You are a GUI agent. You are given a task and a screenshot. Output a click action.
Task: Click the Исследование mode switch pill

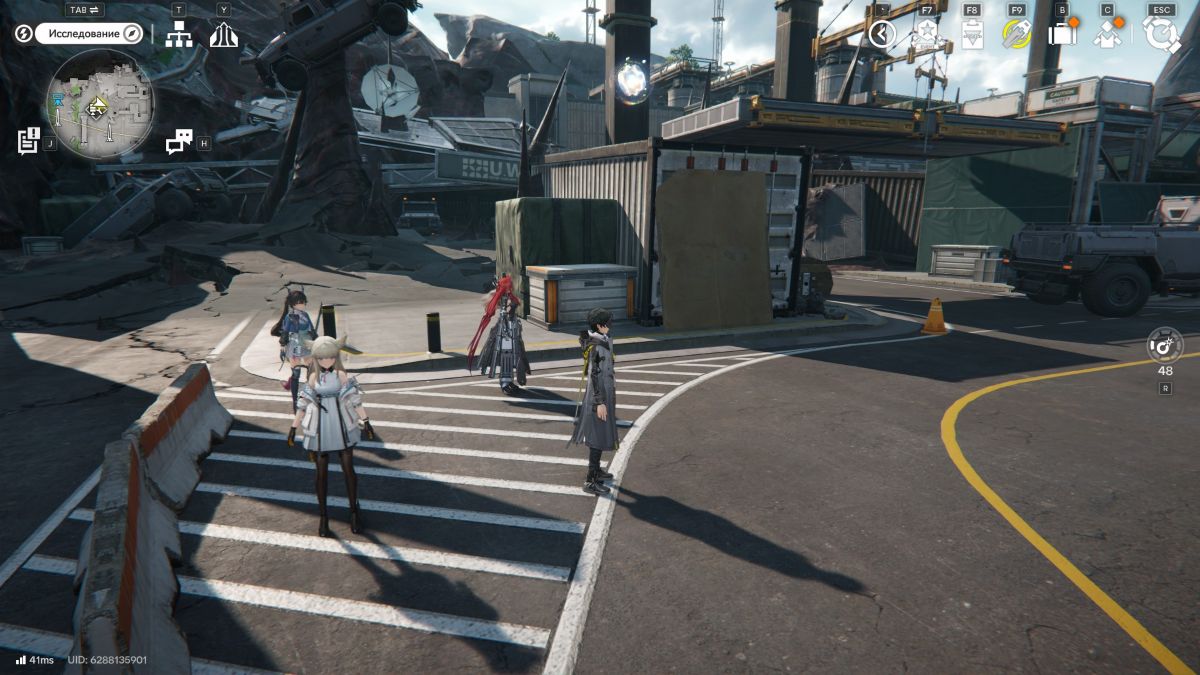pyautogui.click(x=90, y=34)
